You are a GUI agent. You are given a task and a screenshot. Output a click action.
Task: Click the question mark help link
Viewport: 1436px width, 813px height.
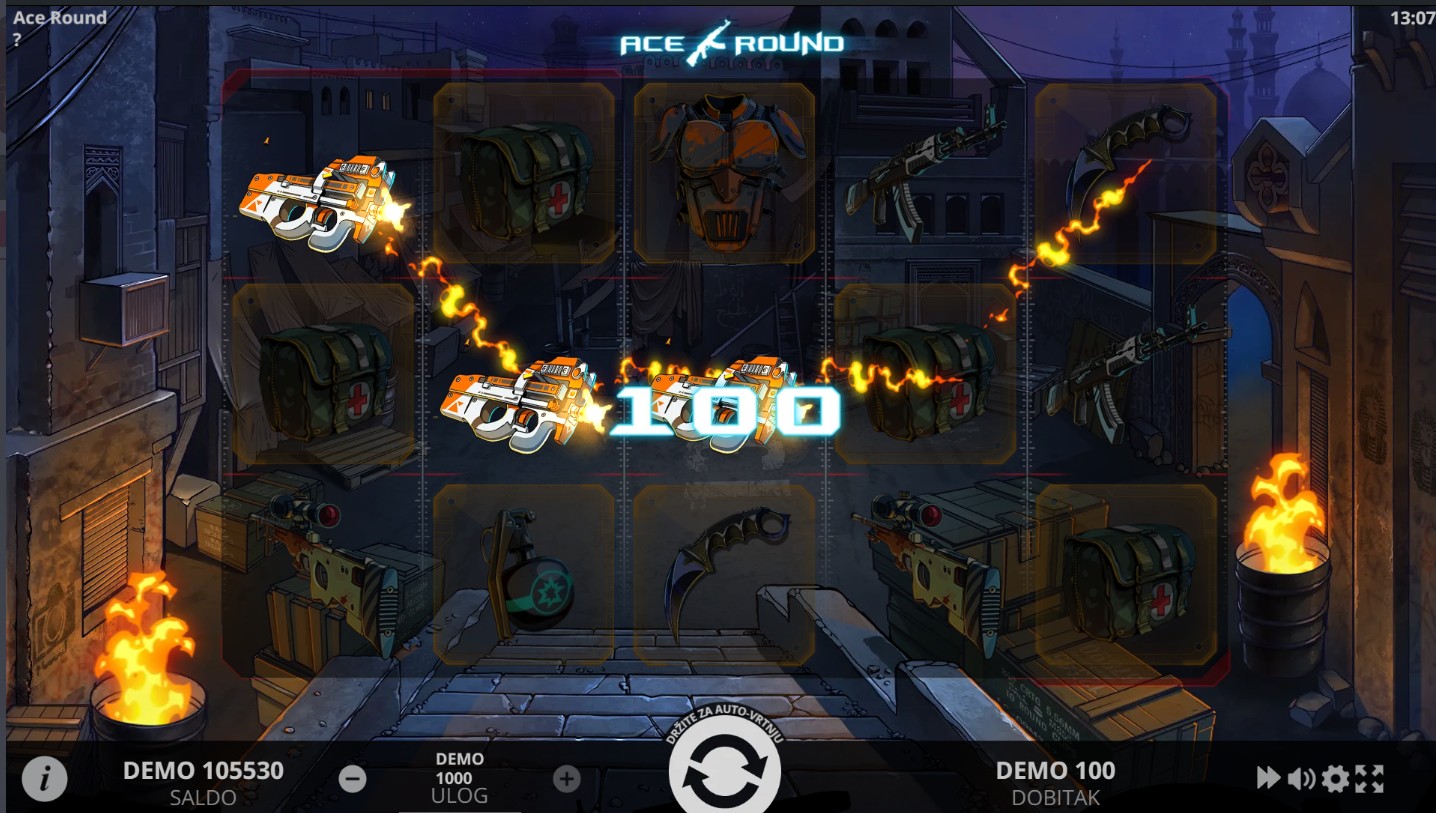tap(18, 40)
